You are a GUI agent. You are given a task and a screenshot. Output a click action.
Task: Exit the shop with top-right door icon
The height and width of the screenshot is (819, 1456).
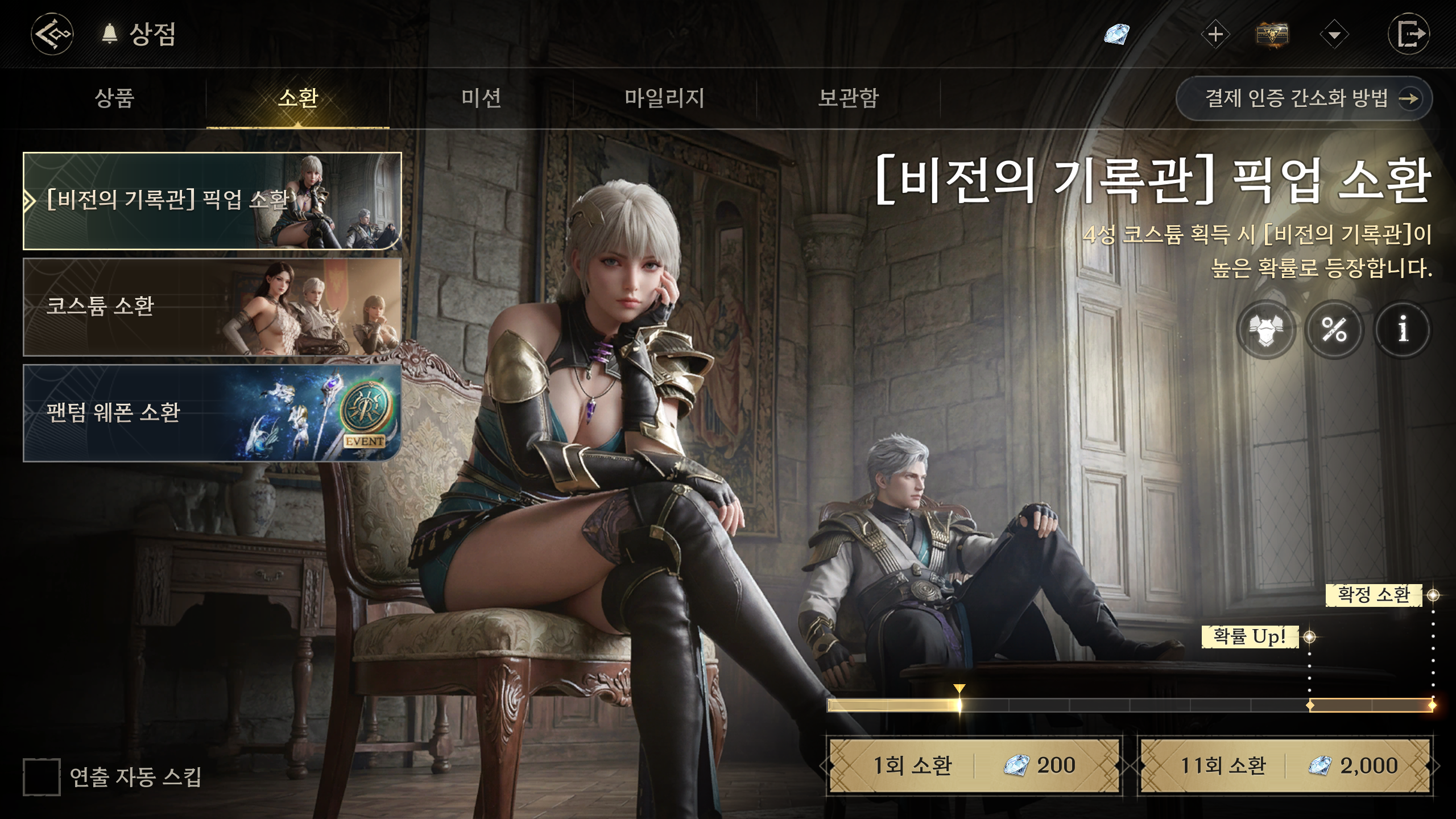click(x=1408, y=35)
